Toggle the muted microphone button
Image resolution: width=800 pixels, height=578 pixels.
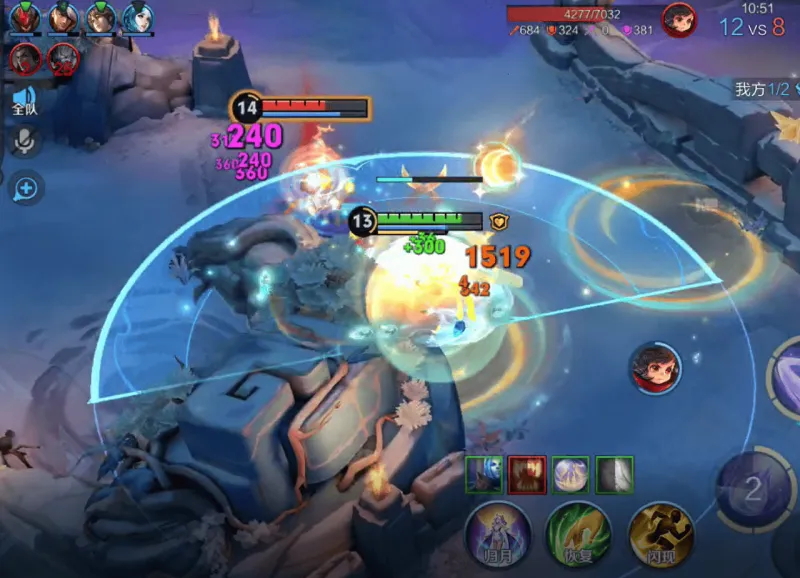pyautogui.click(x=24, y=143)
